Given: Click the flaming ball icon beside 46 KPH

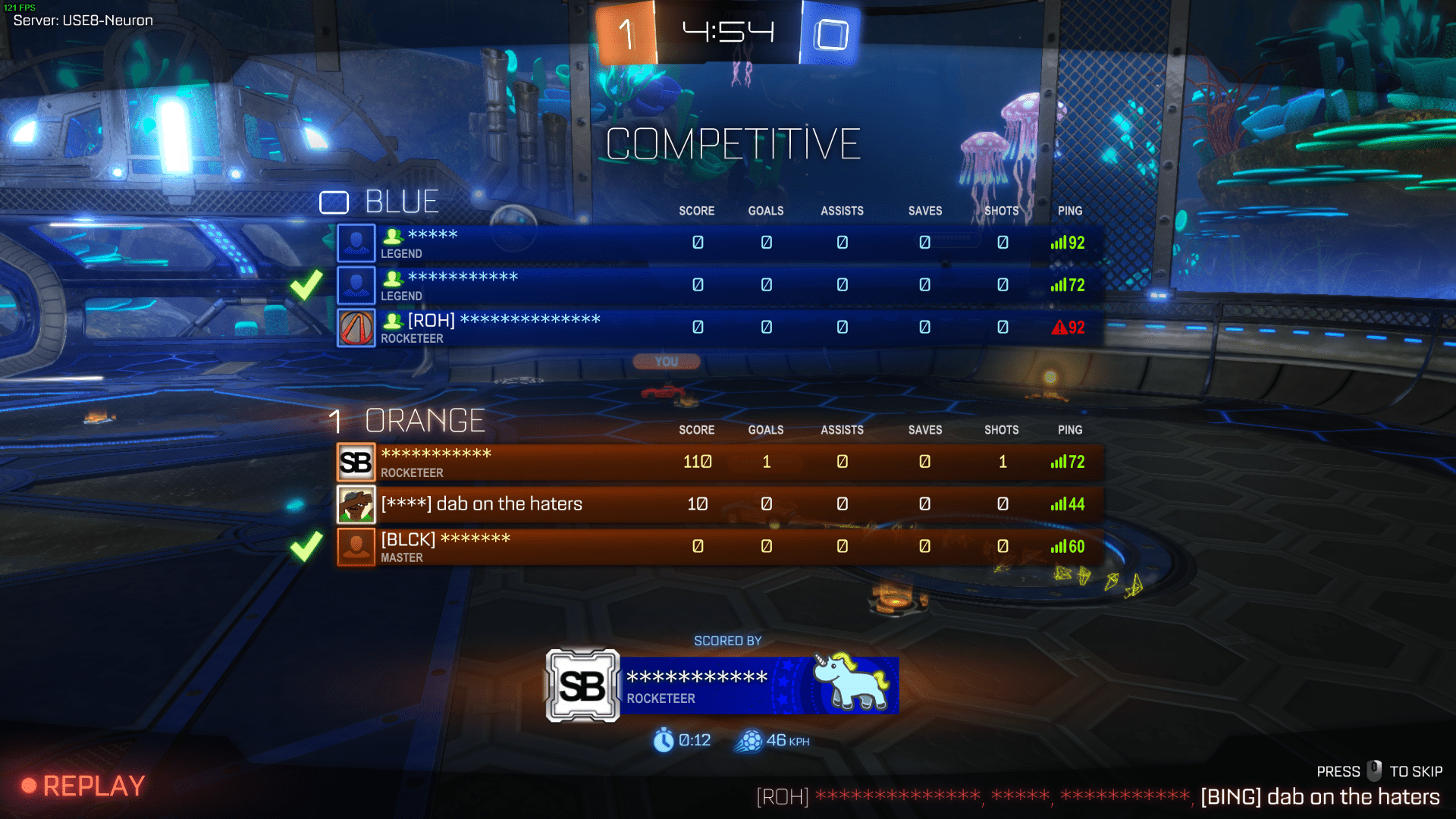Looking at the screenshot, I should (749, 740).
